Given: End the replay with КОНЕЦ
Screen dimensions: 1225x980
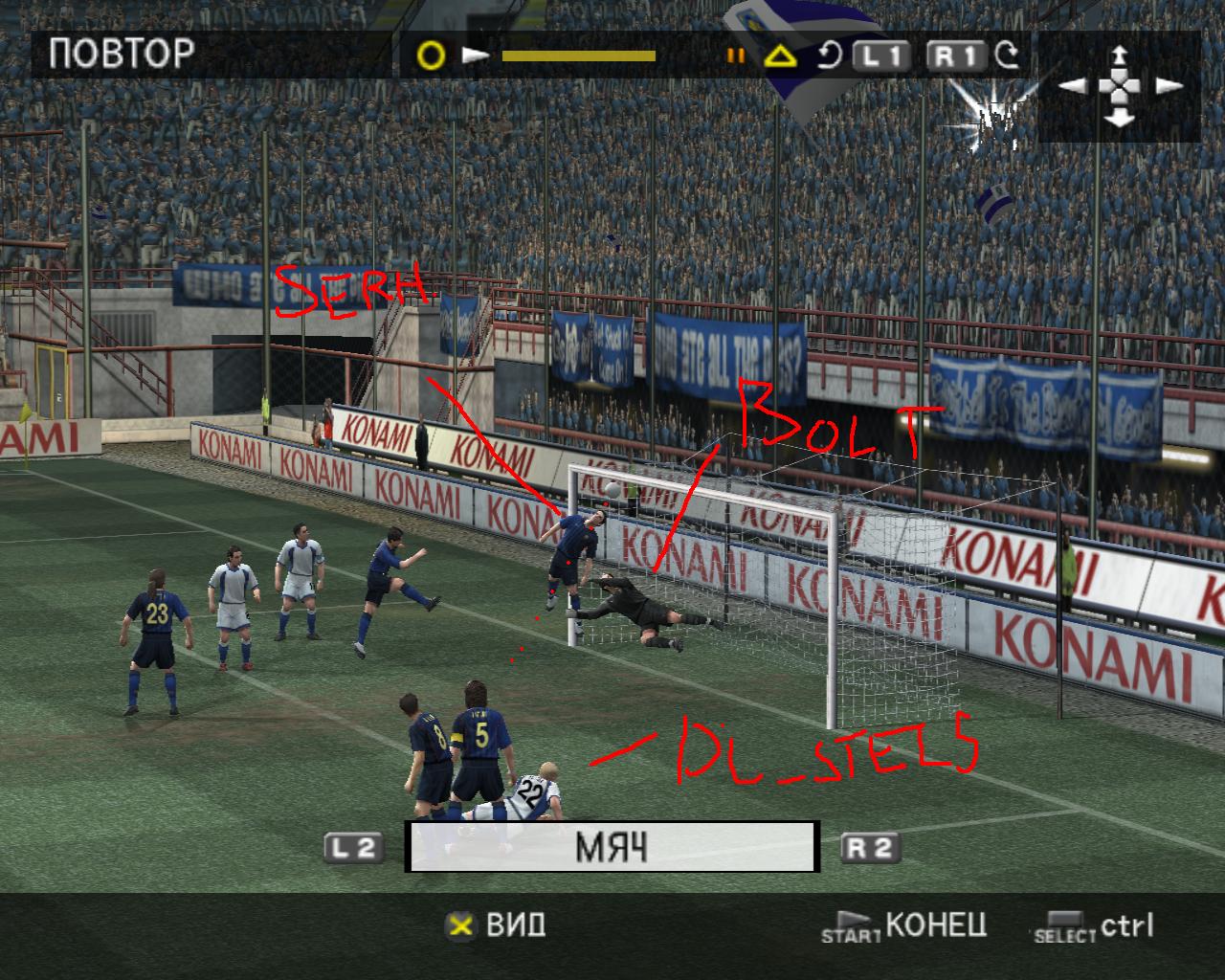Looking at the screenshot, I should click(935, 925).
